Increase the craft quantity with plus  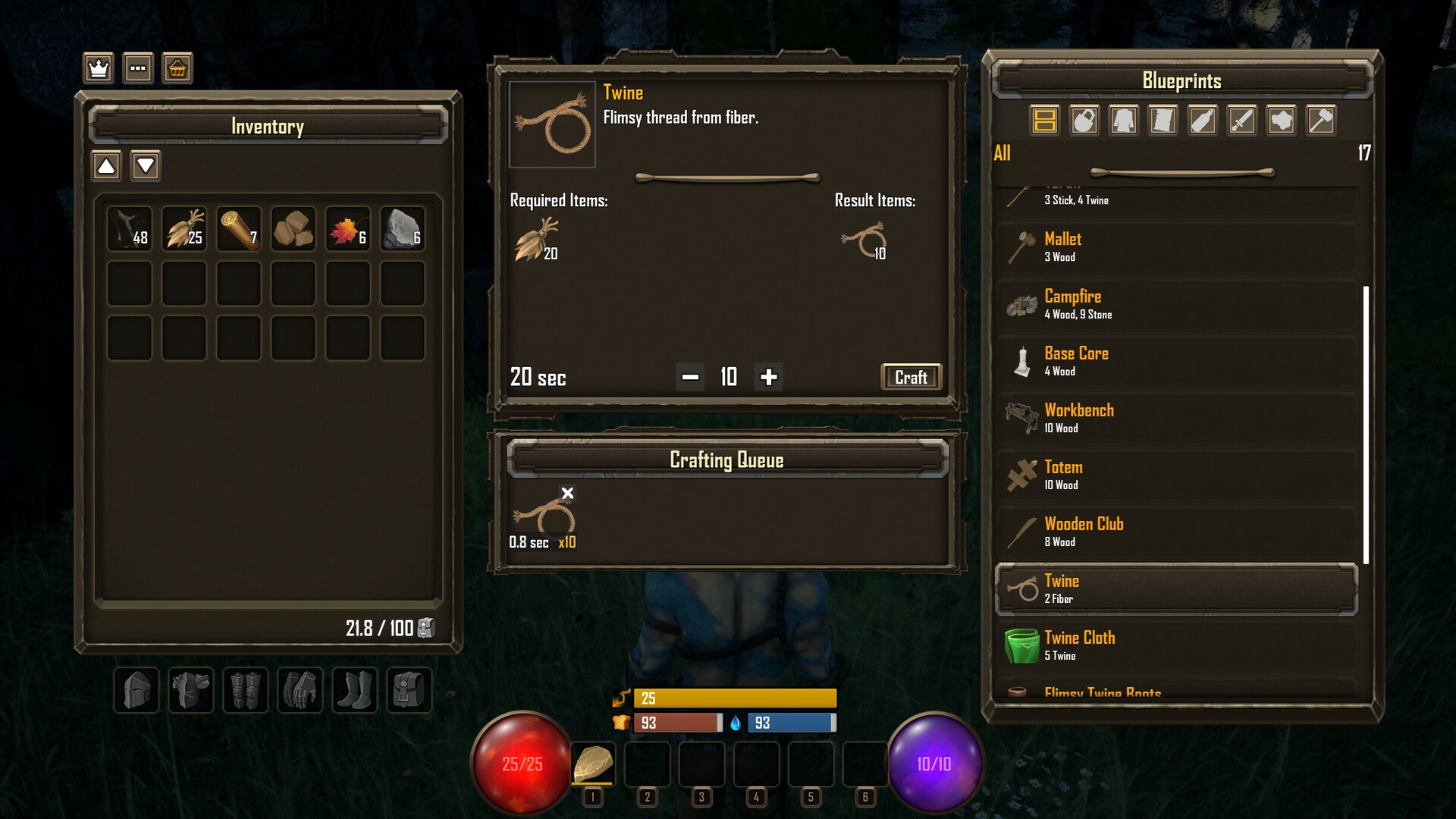click(768, 377)
